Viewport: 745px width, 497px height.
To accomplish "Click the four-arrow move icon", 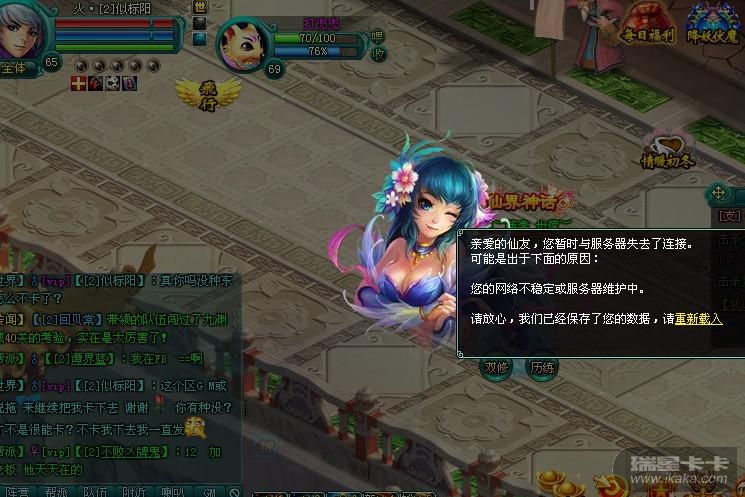I will pos(717,193).
